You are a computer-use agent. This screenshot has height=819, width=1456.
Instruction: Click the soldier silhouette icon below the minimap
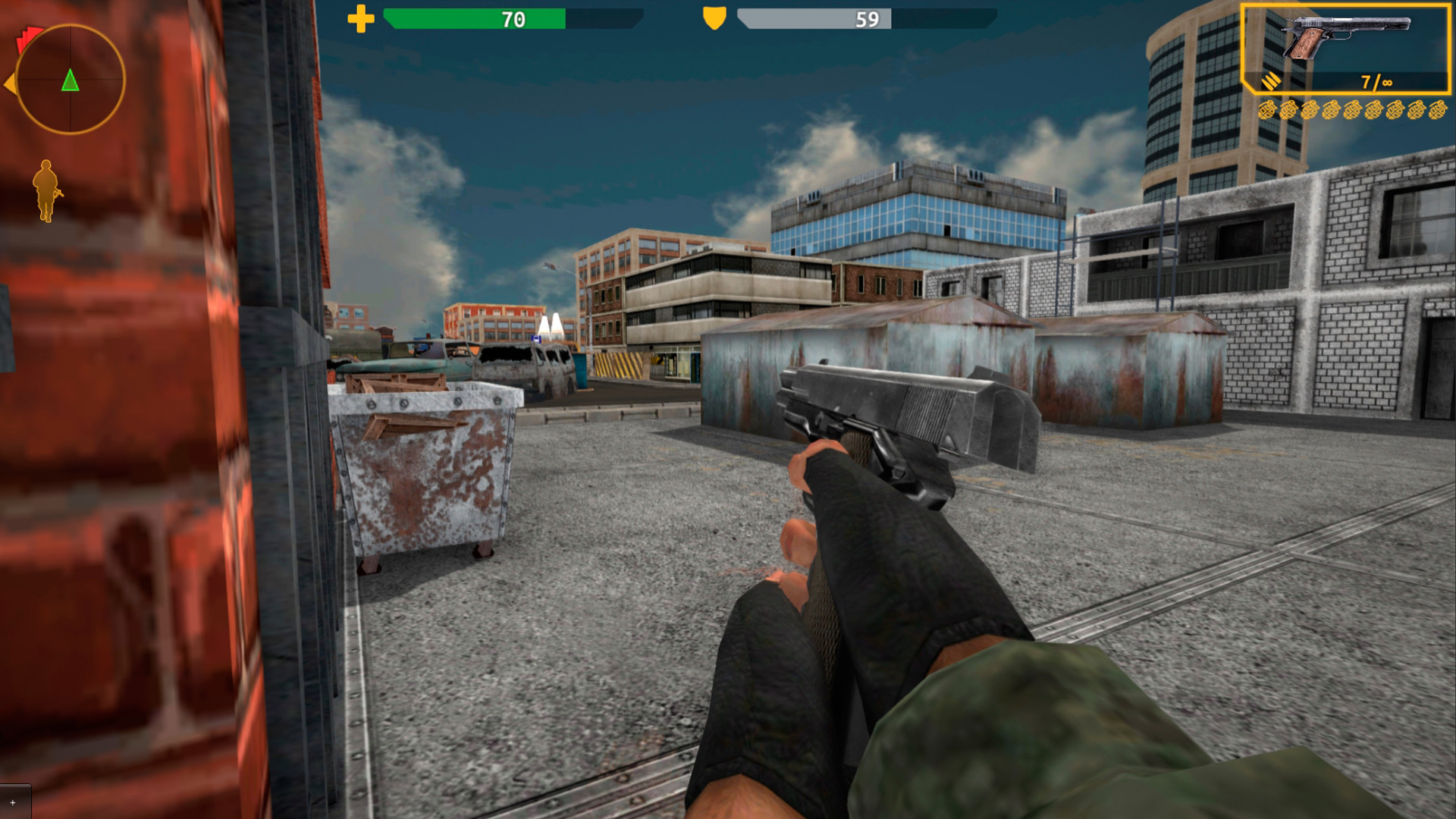coord(45,190)
